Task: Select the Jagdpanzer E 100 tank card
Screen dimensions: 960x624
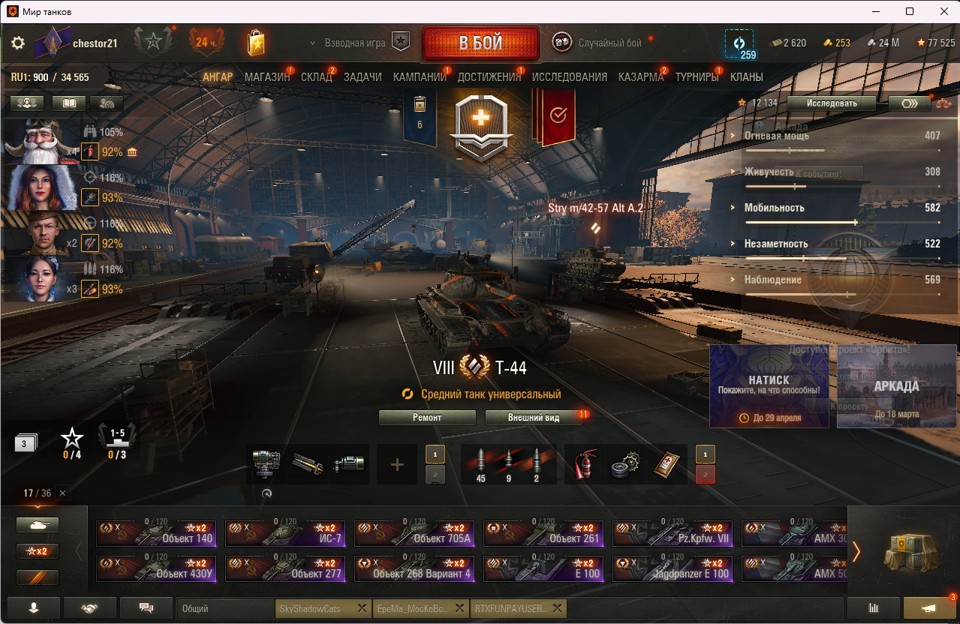Action: click(x=673, y=569)
